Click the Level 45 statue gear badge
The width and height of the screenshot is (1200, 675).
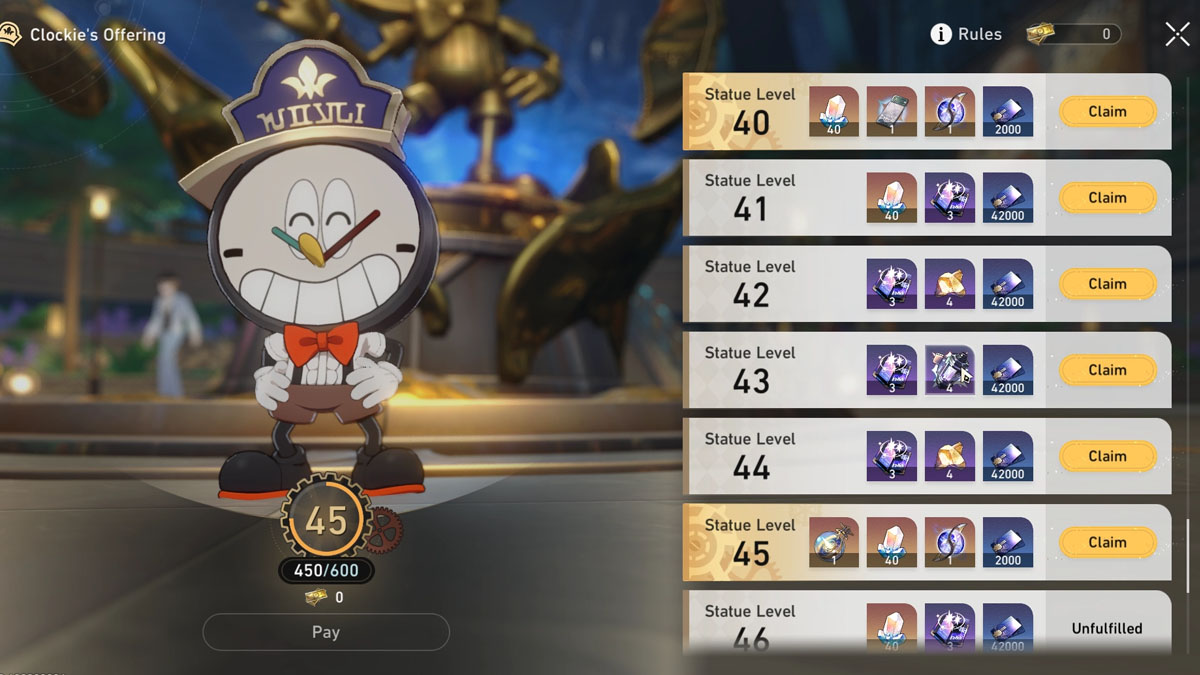326,521
